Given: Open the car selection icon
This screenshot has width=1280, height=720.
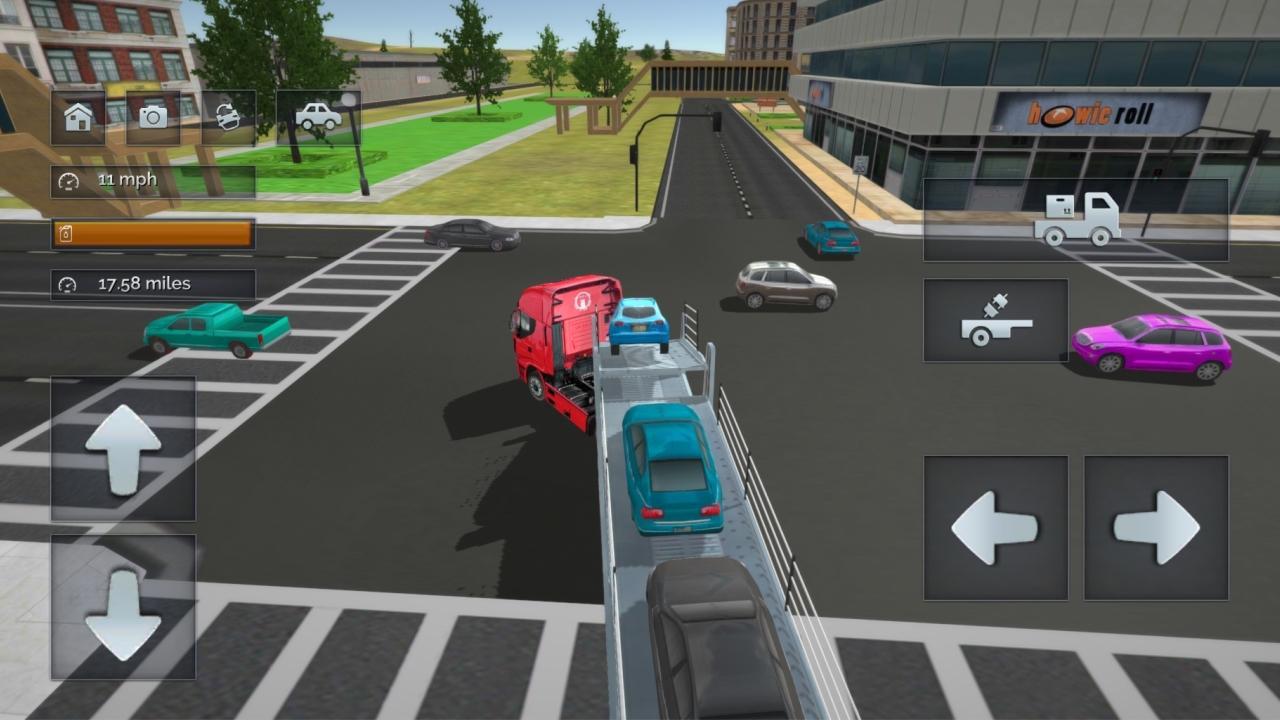Looking at the screenshot, I should tap(318, 117).
